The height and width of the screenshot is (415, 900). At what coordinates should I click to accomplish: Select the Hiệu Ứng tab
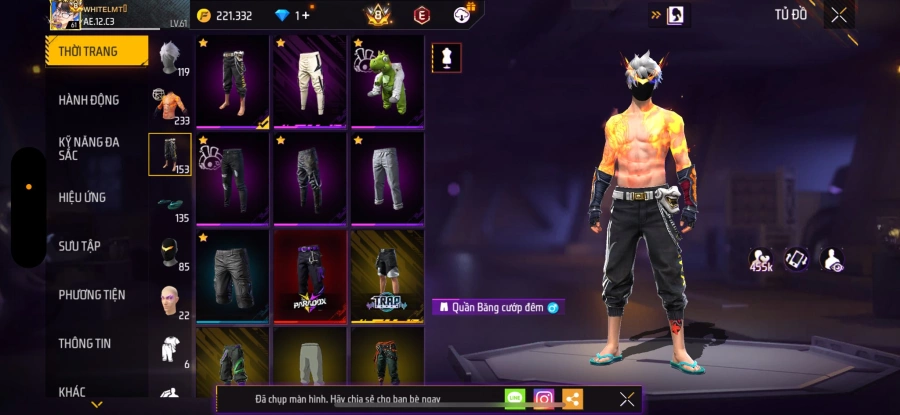[82, 197]
